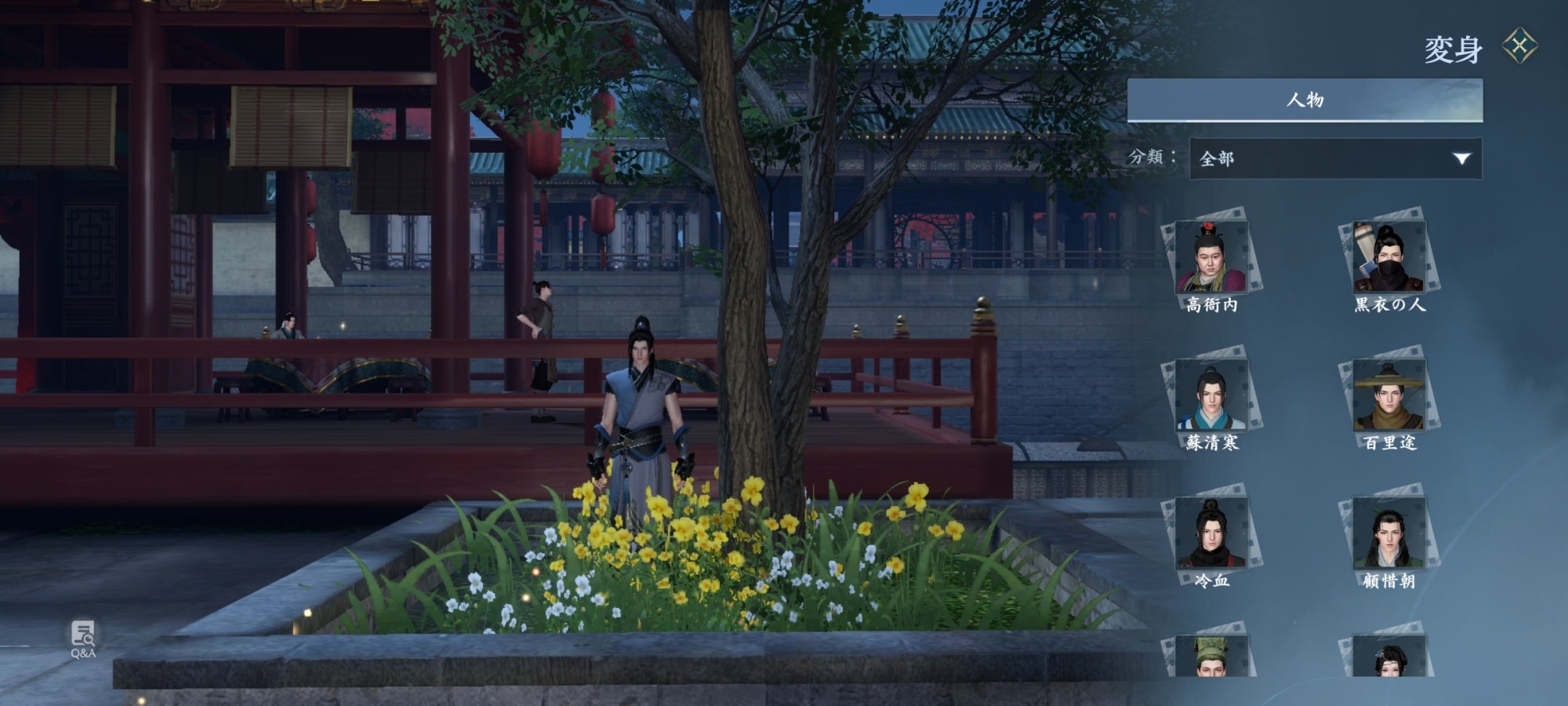Select the 顧惜朝 character portrait
Image resolution: width=1568 pixels, height=706 pixels.
1388,534
